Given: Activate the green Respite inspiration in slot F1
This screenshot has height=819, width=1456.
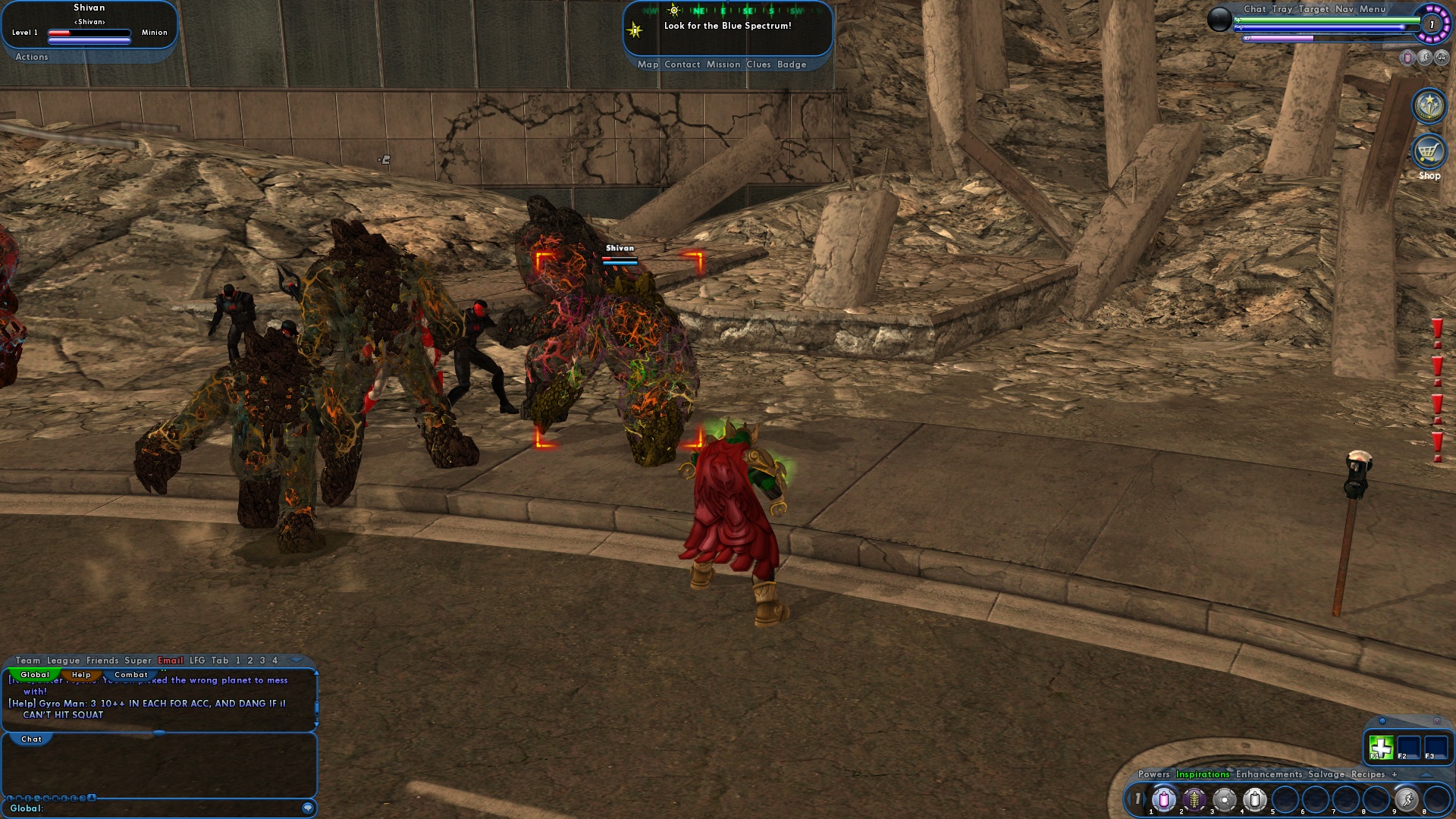Looking at the screenshot, I should point(1381,746).
